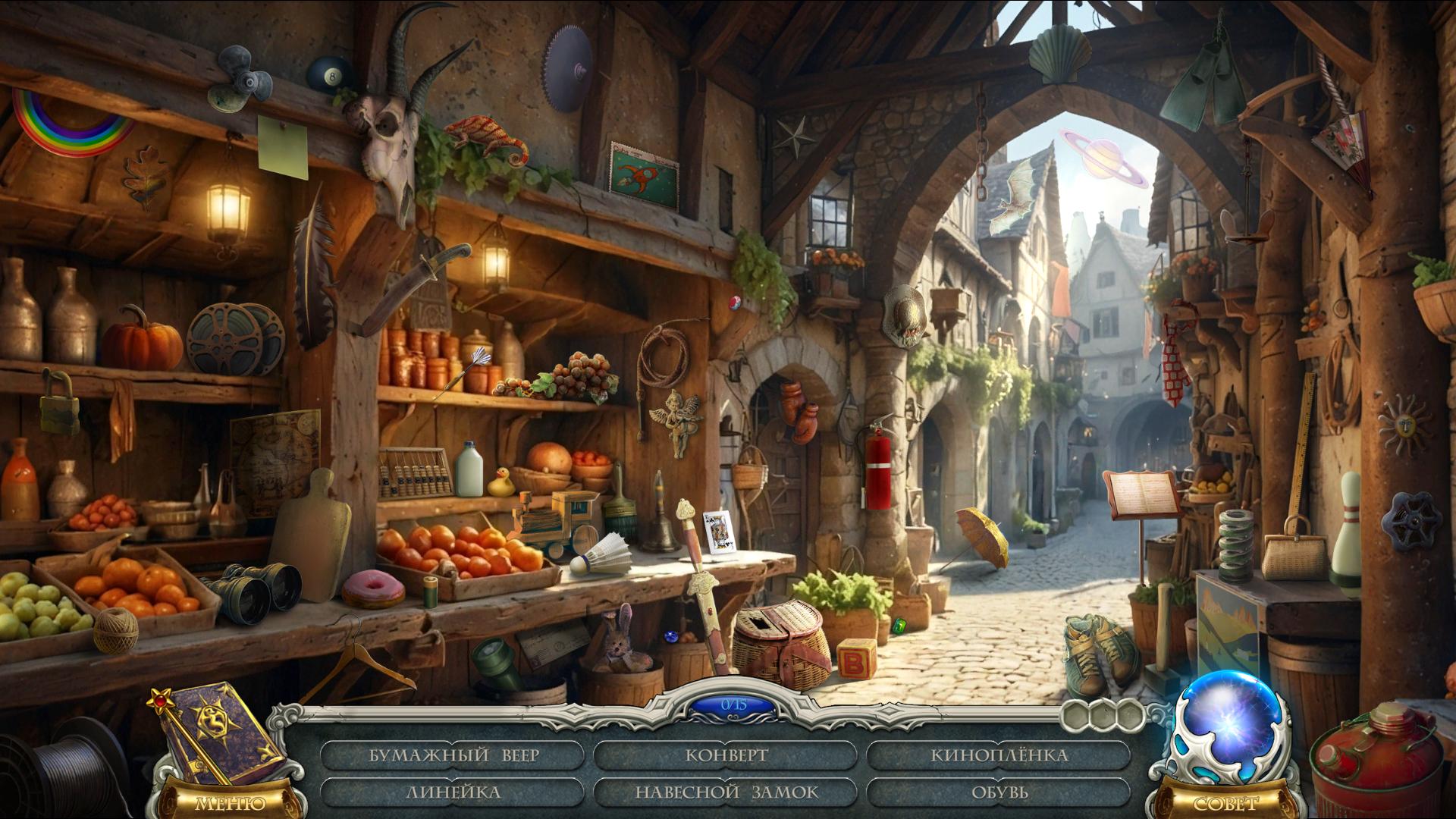Select the Бумажный веер list entry
The height and width of the screenshot is (819, 1456).
pyautogui.click(x=453, y=755)
